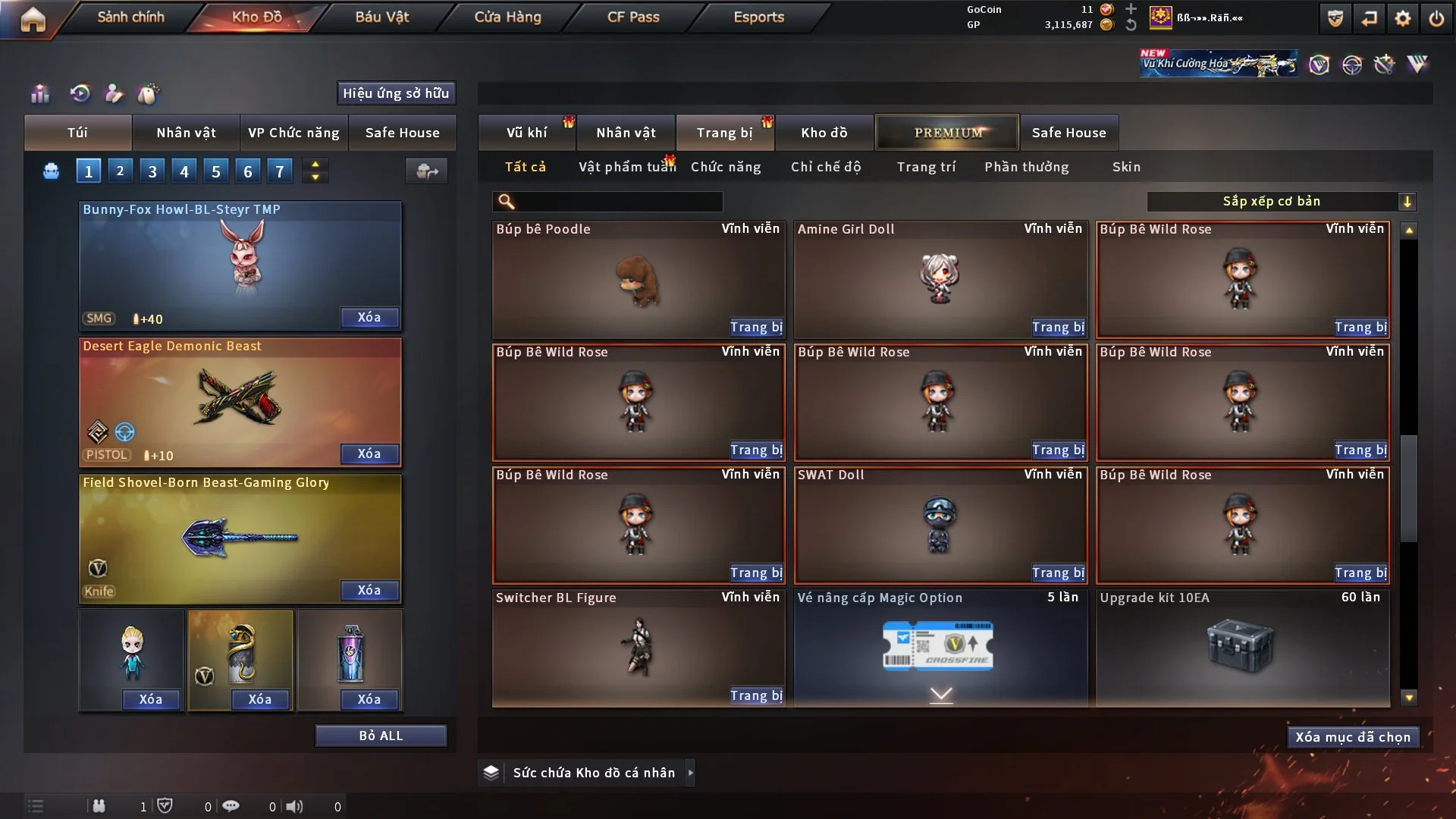1456x819 pixels.
Task: Choose the Skin filter category
Action: click(x=1126, y=167)
